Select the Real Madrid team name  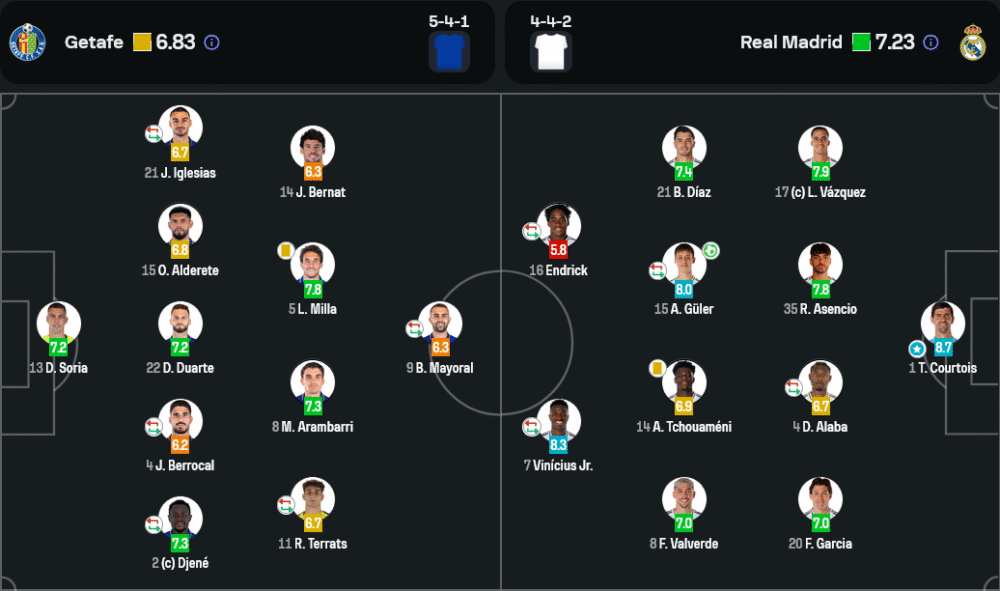(790, 43)
